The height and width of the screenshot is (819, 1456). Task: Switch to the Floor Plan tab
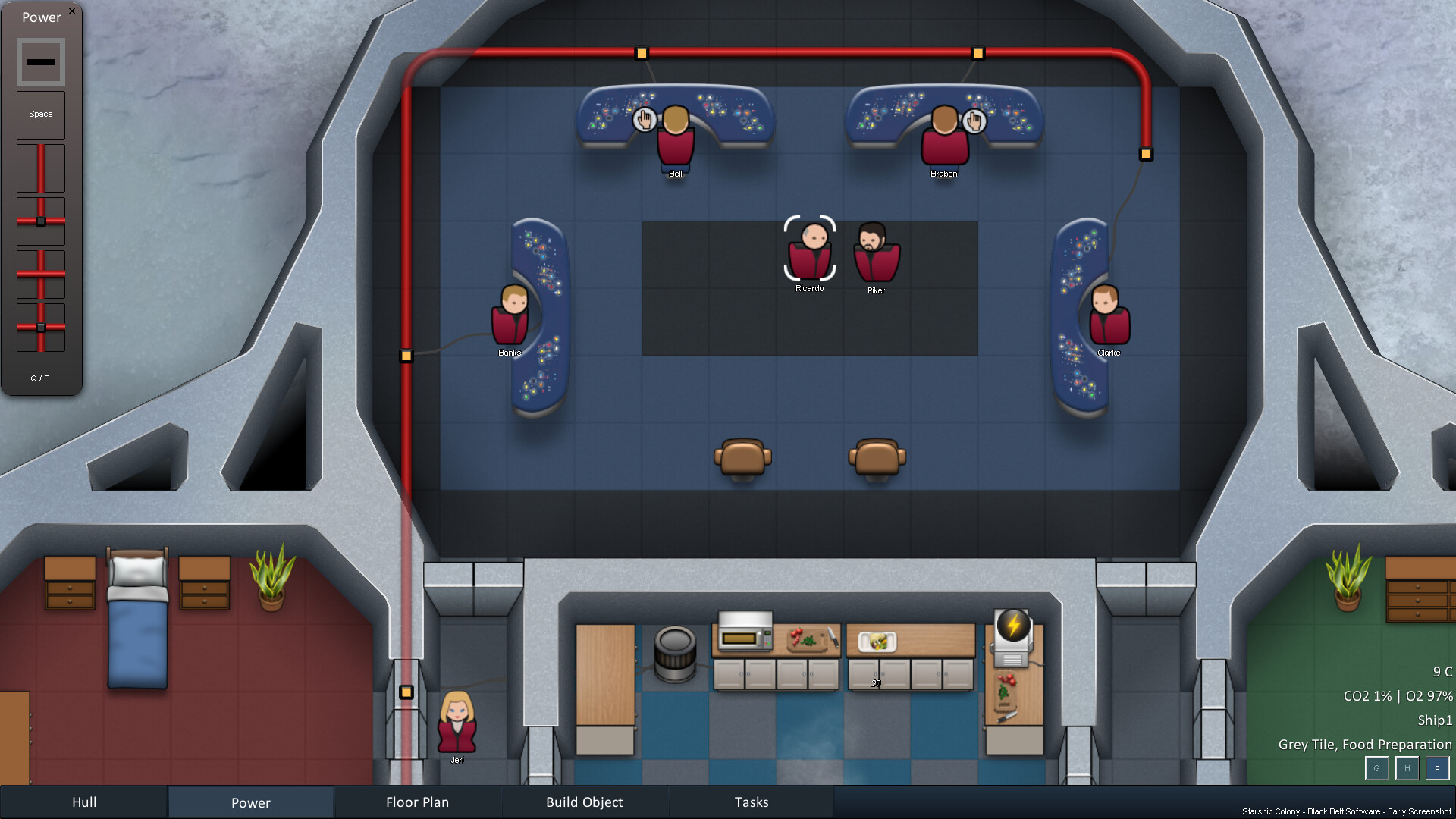click(417, 802)
